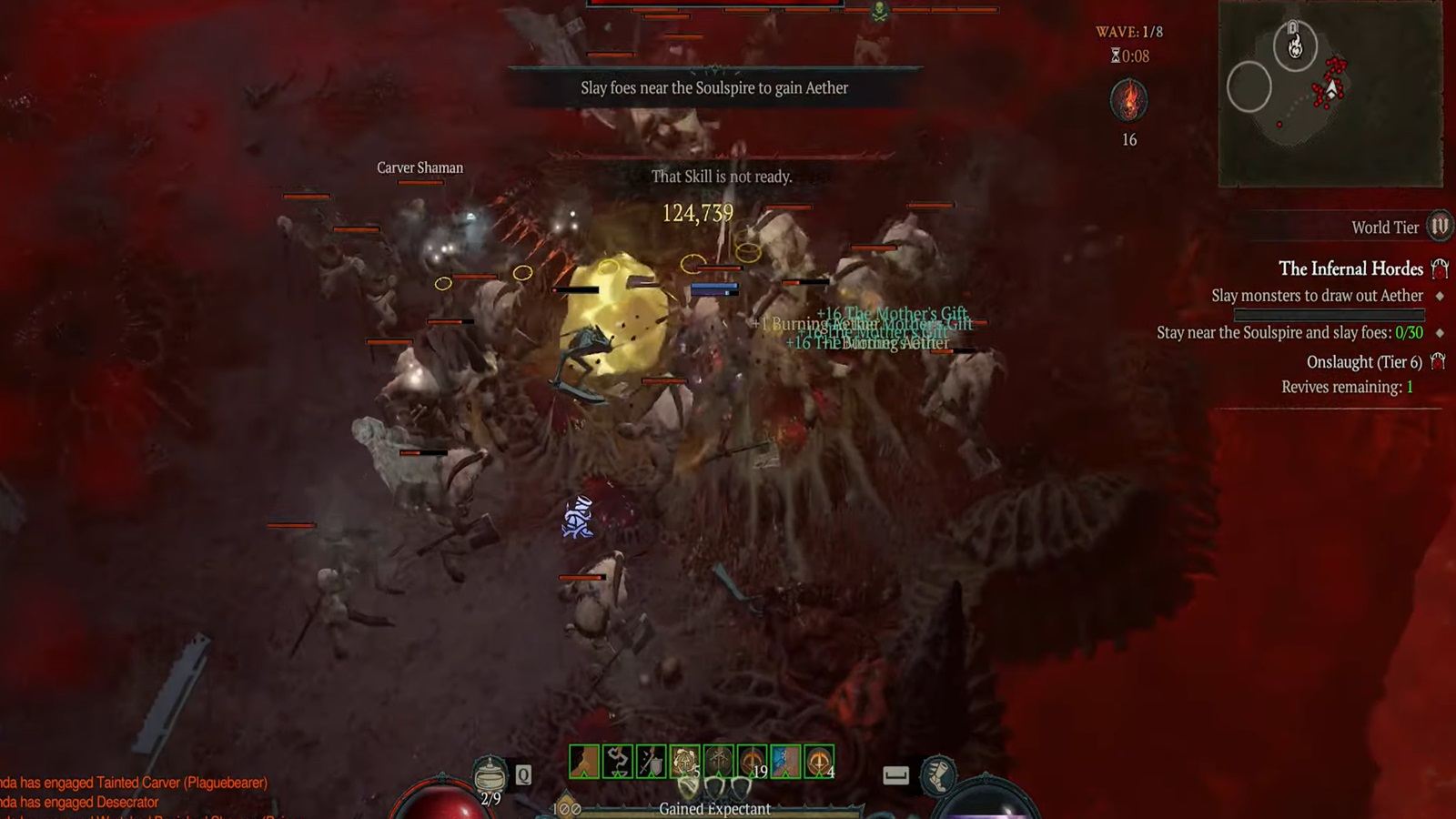This screenshot has width=1456, height=819.
Task: Toggle the diamond marker beside 'Slay monsters' objective
Action: click(x=1439, y=297)
